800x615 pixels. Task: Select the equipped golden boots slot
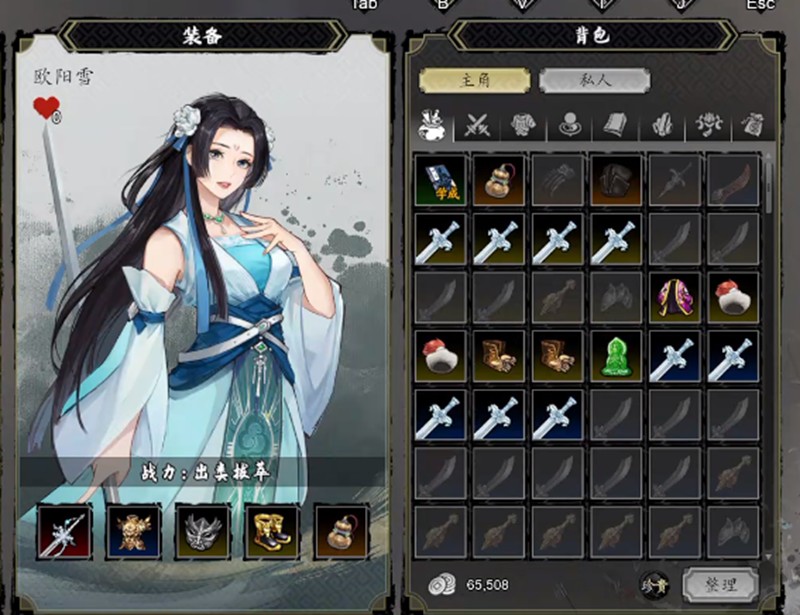272,531
